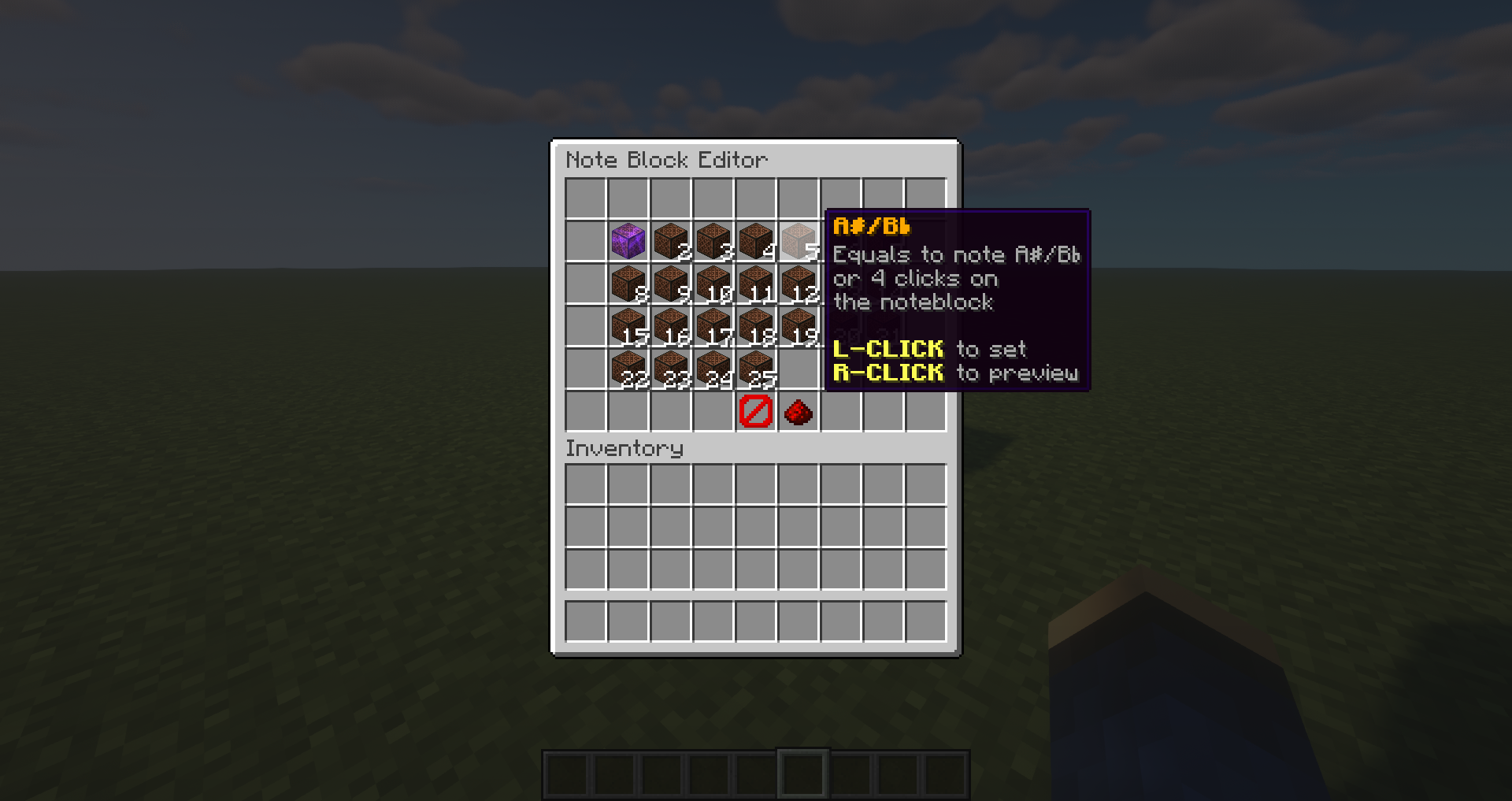The image size is (1512, 801).
Task: Select note block 12 on row two
Action: (798, 284)
